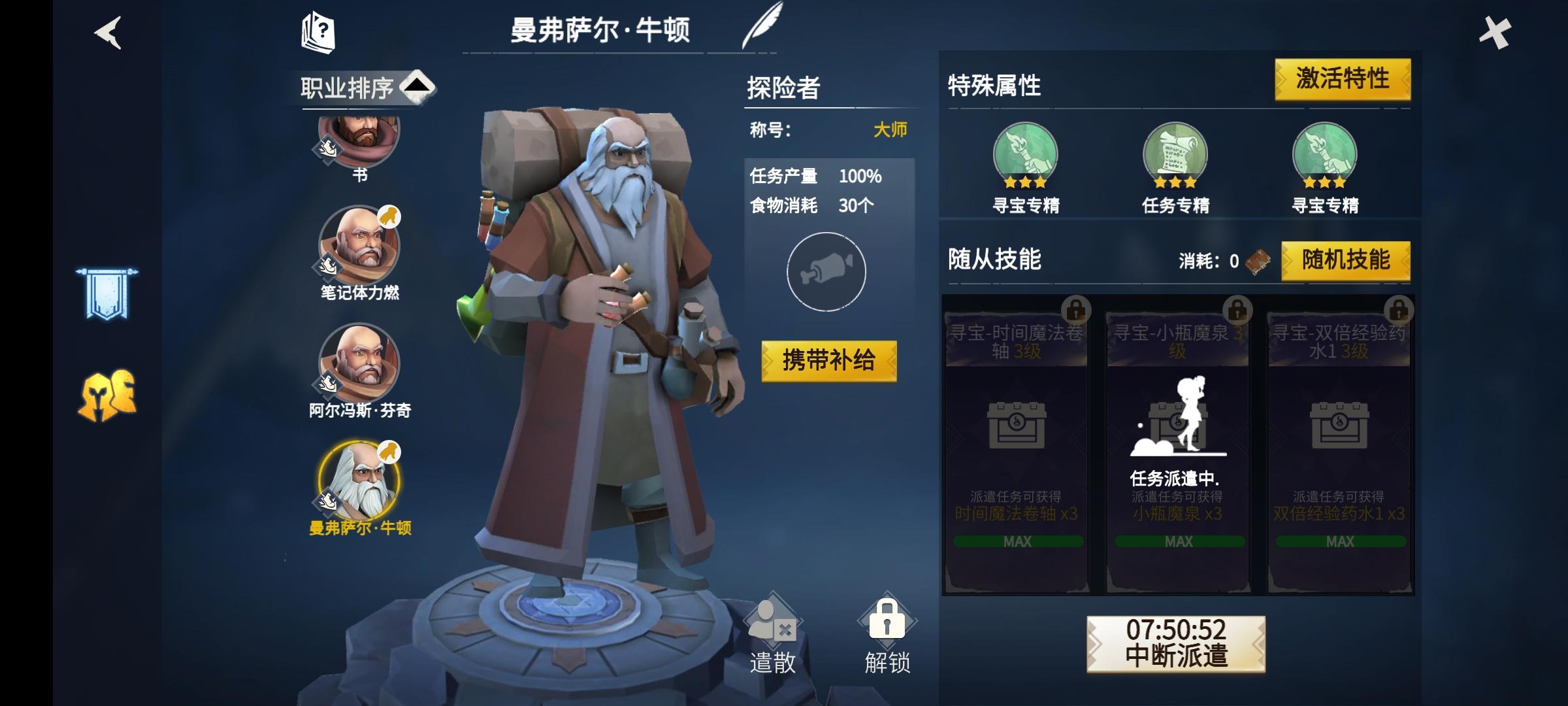Screen dimensions: 1568x706
Task: Click the feather icon to rename 曼弗萨尔·牛顿
Action: 763,26
